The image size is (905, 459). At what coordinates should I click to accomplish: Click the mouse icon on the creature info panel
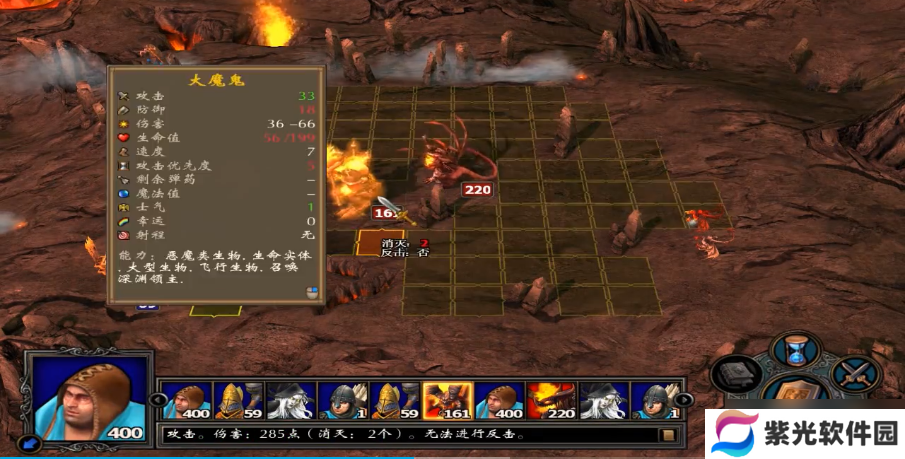[312, 292]
